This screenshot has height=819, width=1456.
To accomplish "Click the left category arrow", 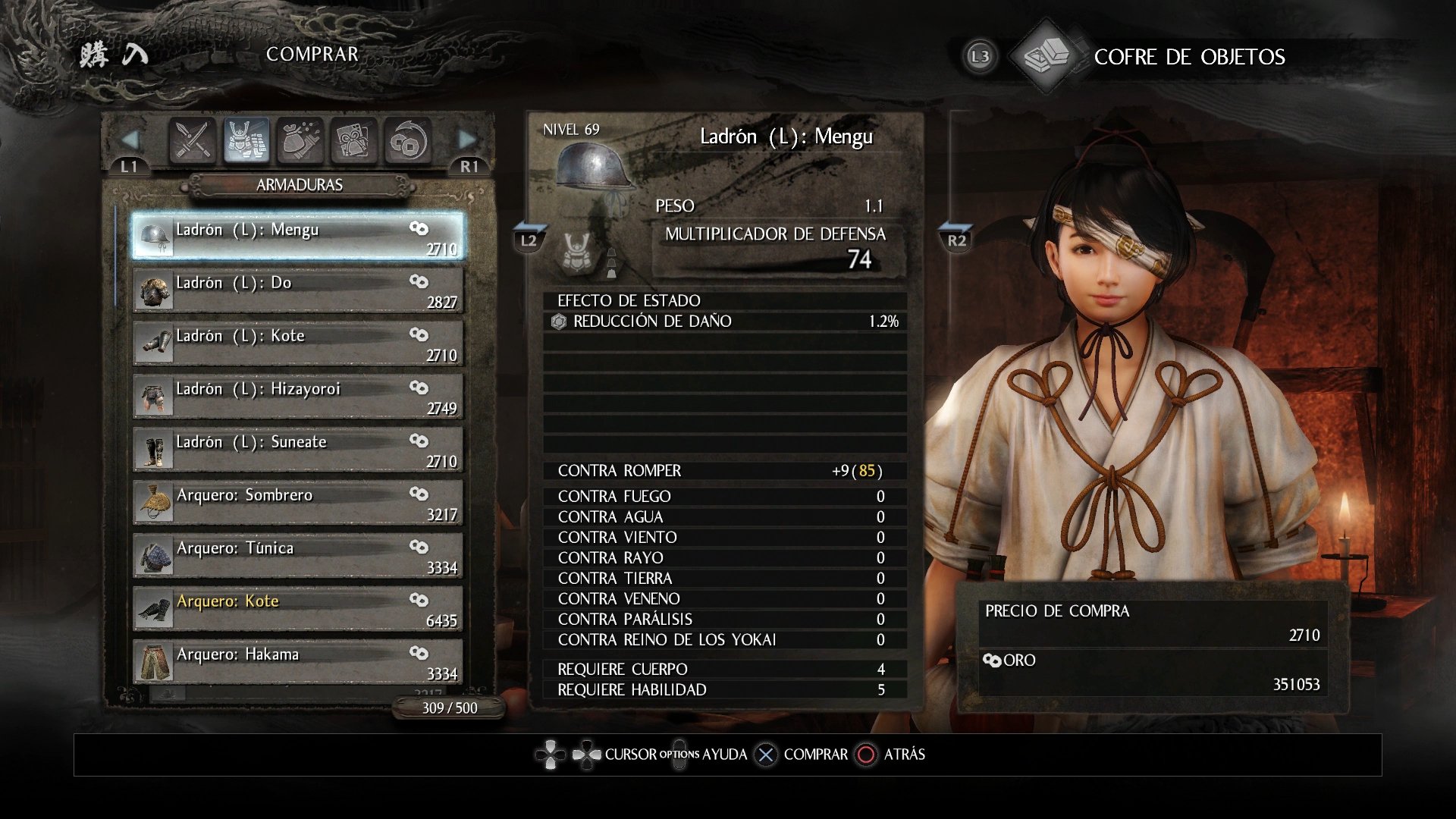I will [x=130, y=140].
